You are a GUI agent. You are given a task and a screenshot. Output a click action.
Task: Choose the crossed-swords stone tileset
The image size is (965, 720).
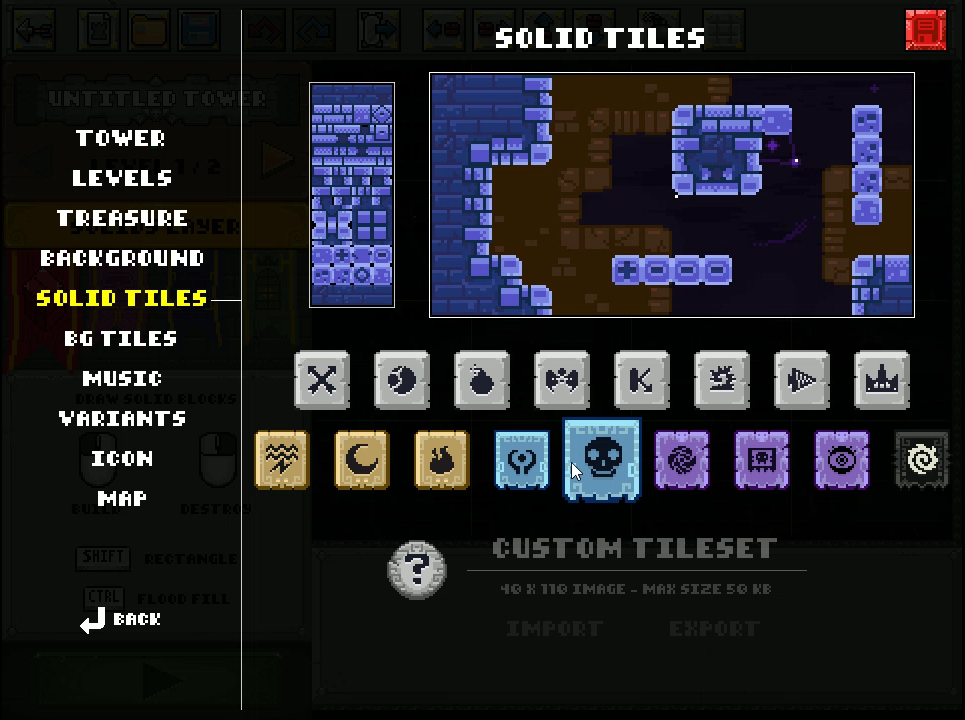(x=322, y=380)
